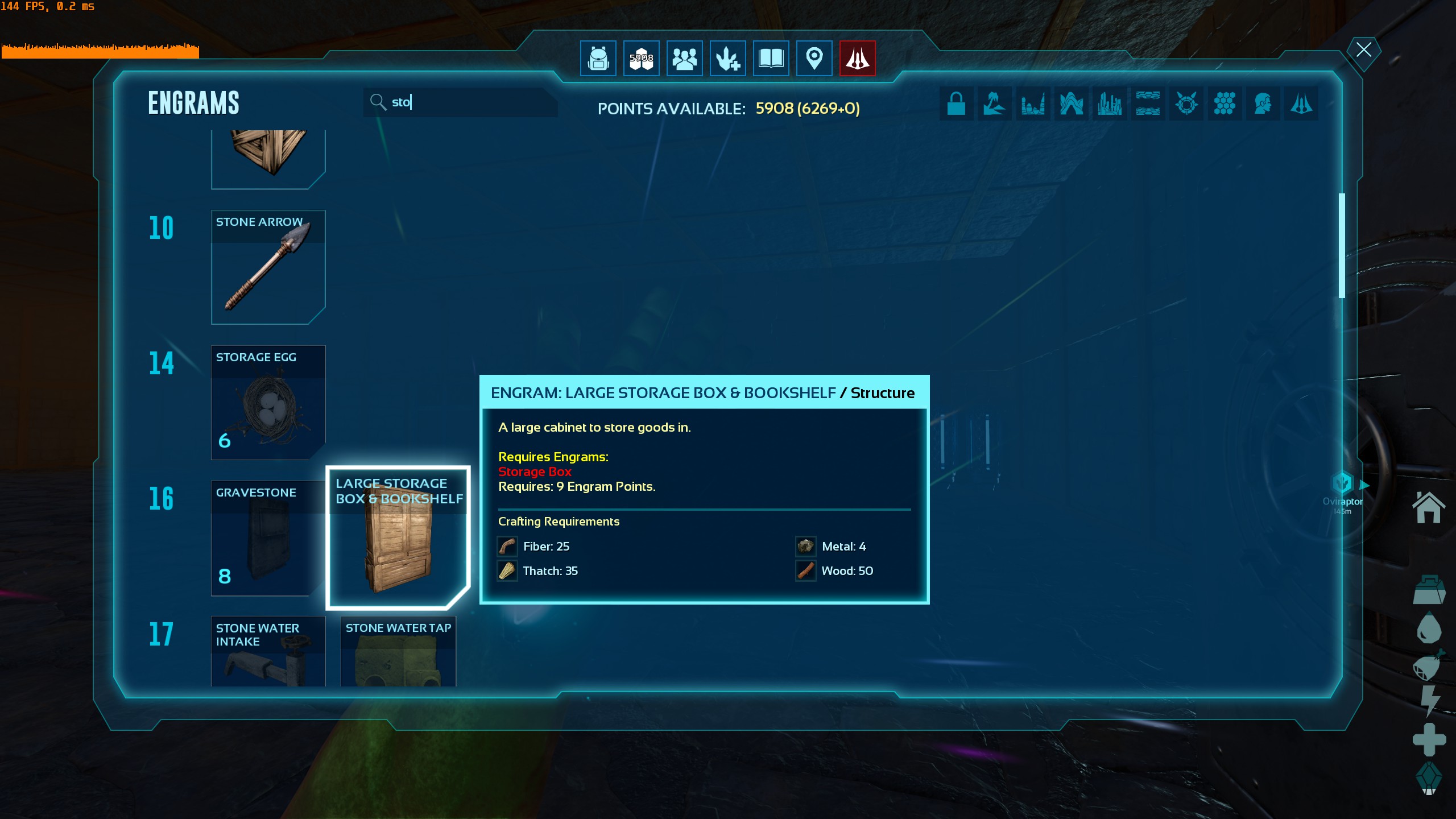The height and width of the screenshot is (819, 1456).
Task: Toggle the head profile engram filter
Action: point(1263,104)
